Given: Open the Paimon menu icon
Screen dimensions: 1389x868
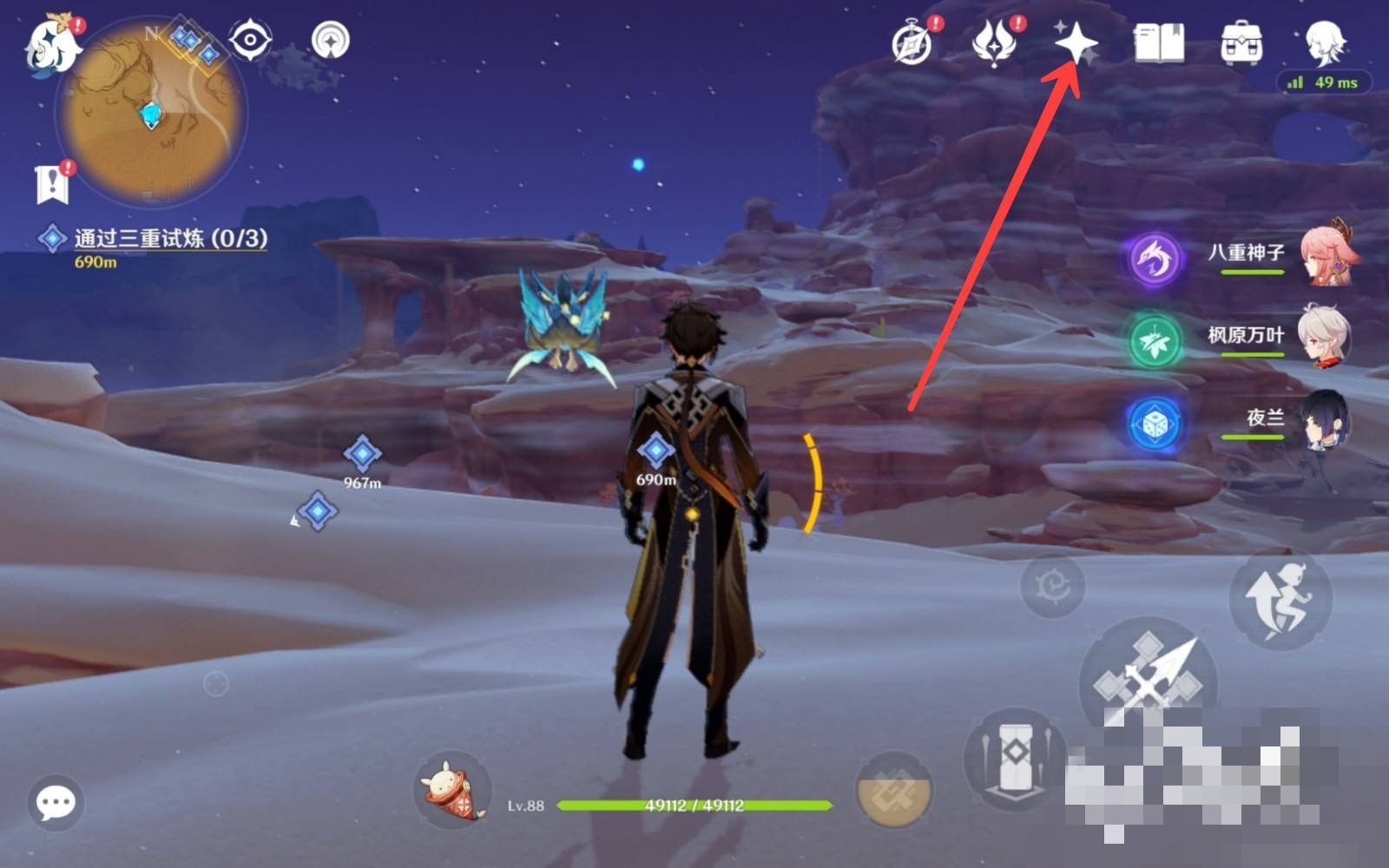Looking at the screenshot, I should pos(52,45).
